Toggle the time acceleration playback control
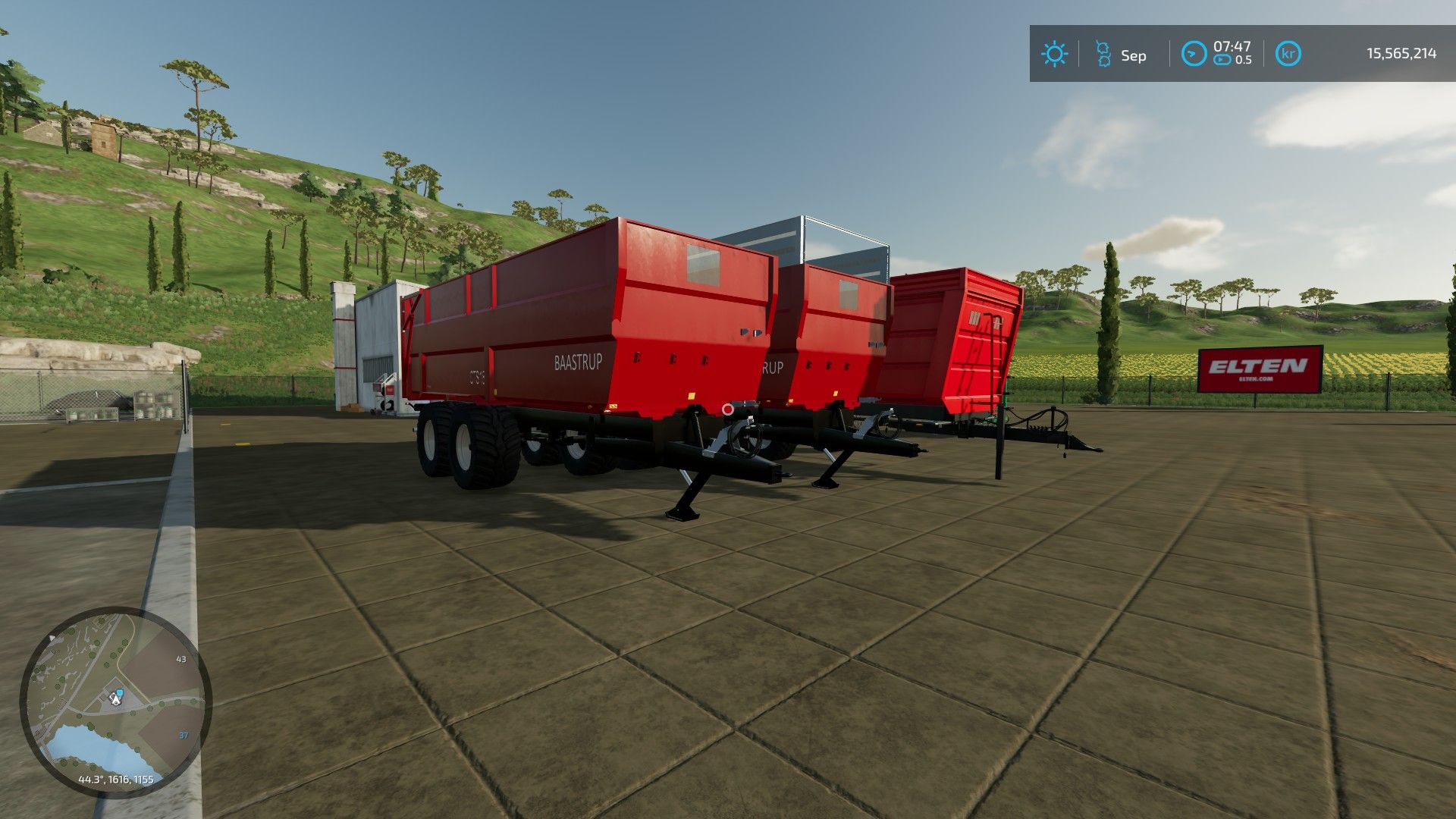 click(x=1222, y=61)
